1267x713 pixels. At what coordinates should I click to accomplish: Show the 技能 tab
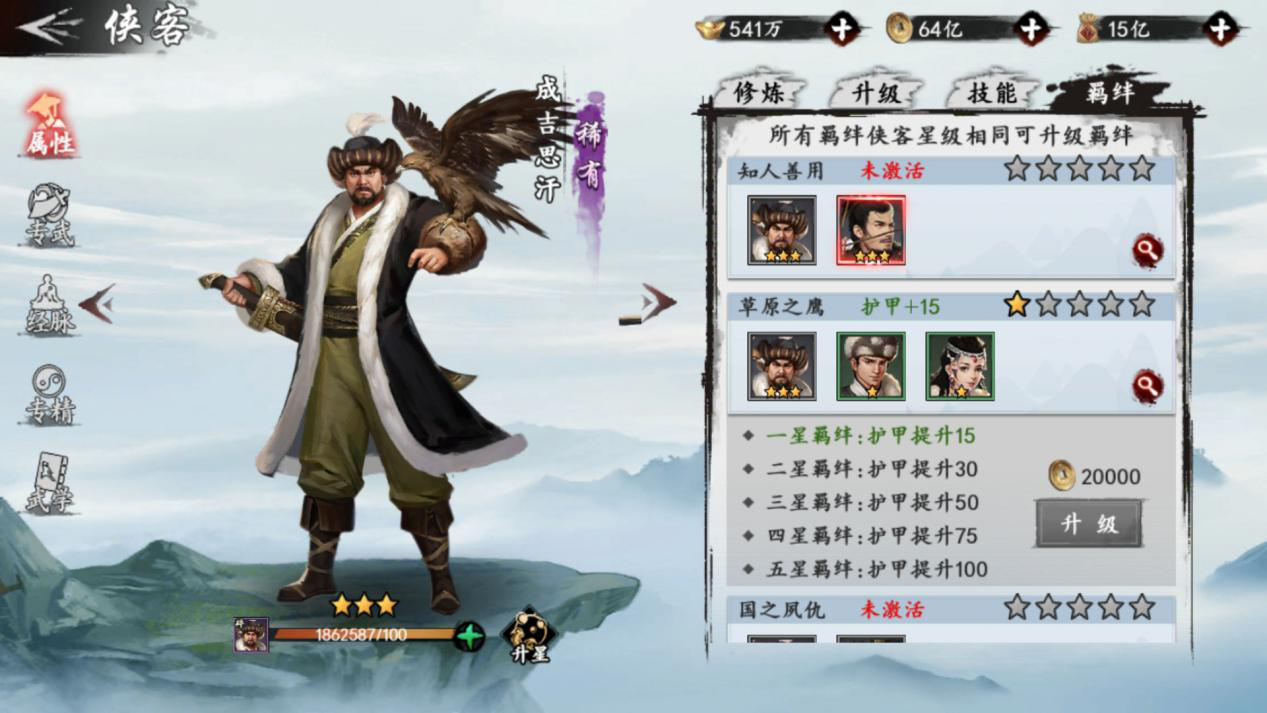pos(991,93)
